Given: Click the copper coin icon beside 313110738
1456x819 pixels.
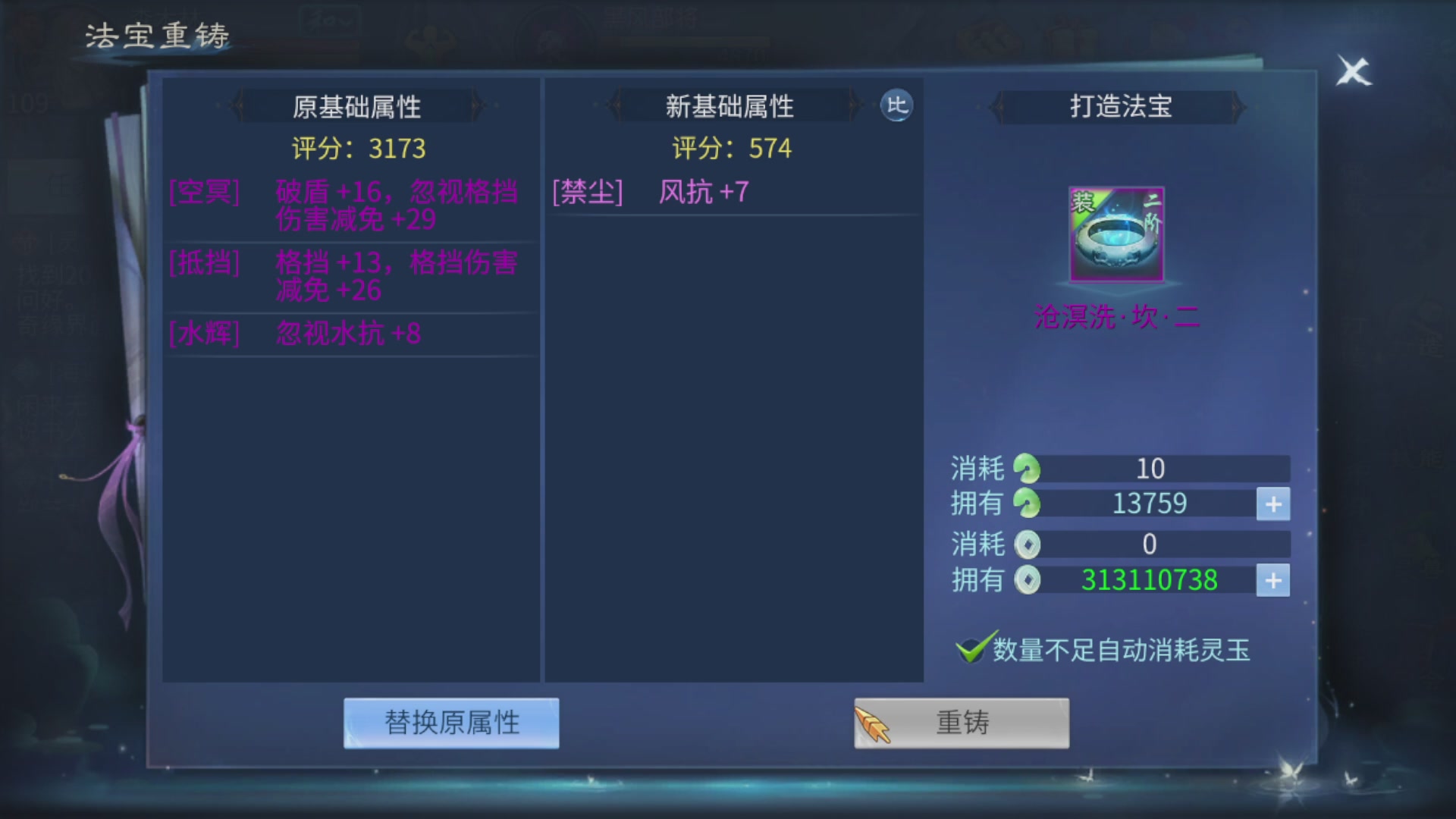Looking at the screenshot, I should coord(1029,579).
